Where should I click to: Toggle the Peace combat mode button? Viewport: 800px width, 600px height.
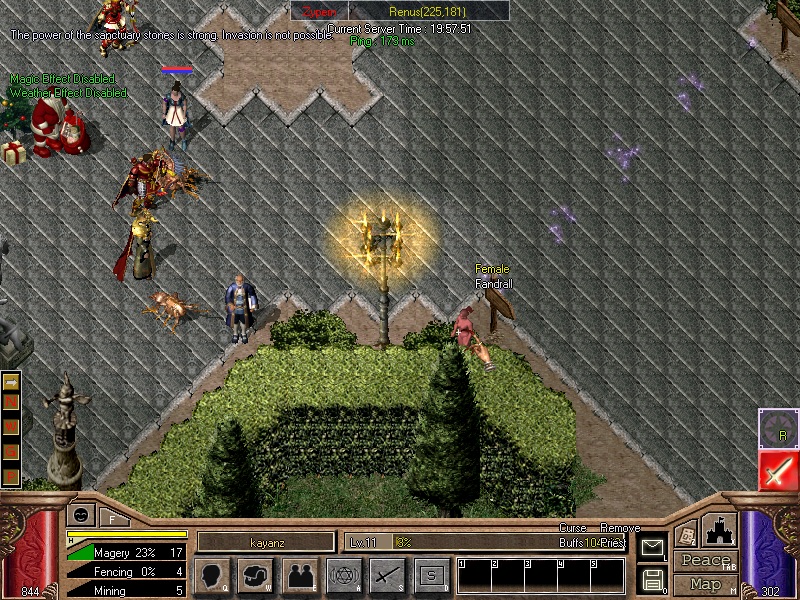click(705, 561)
